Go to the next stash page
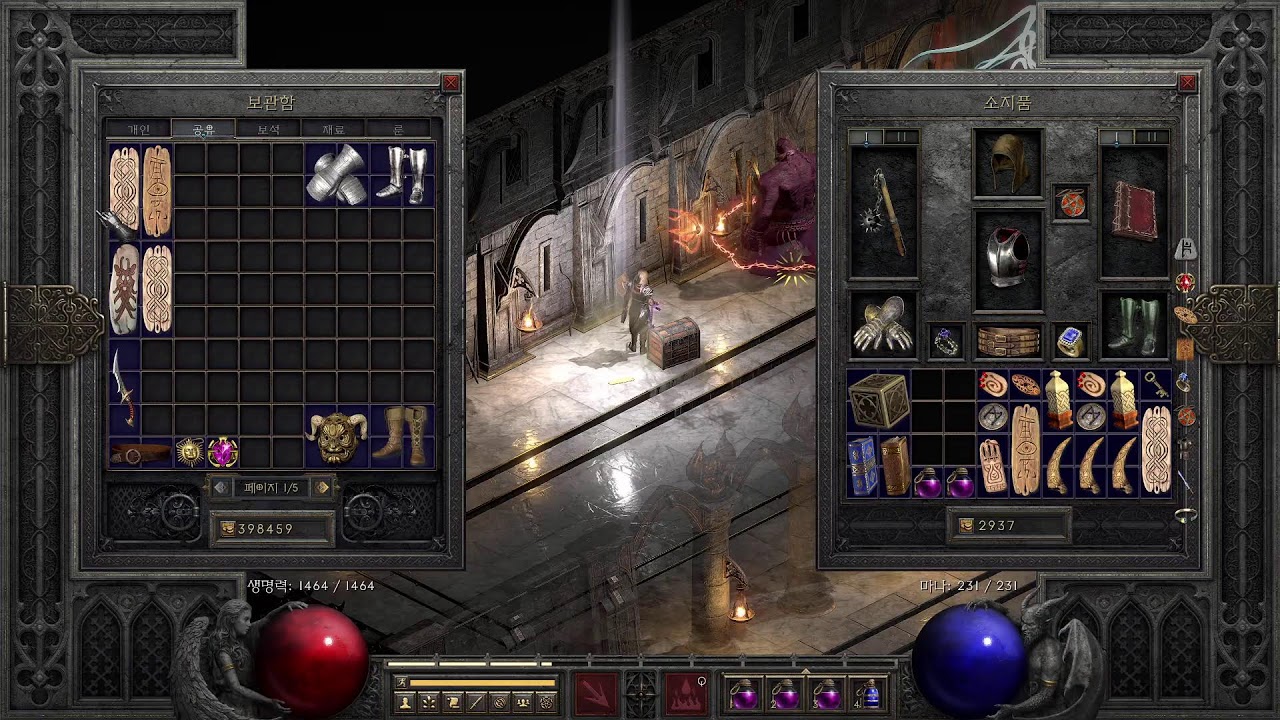The height and width of the screenshot is (720, 1280). 322,488
